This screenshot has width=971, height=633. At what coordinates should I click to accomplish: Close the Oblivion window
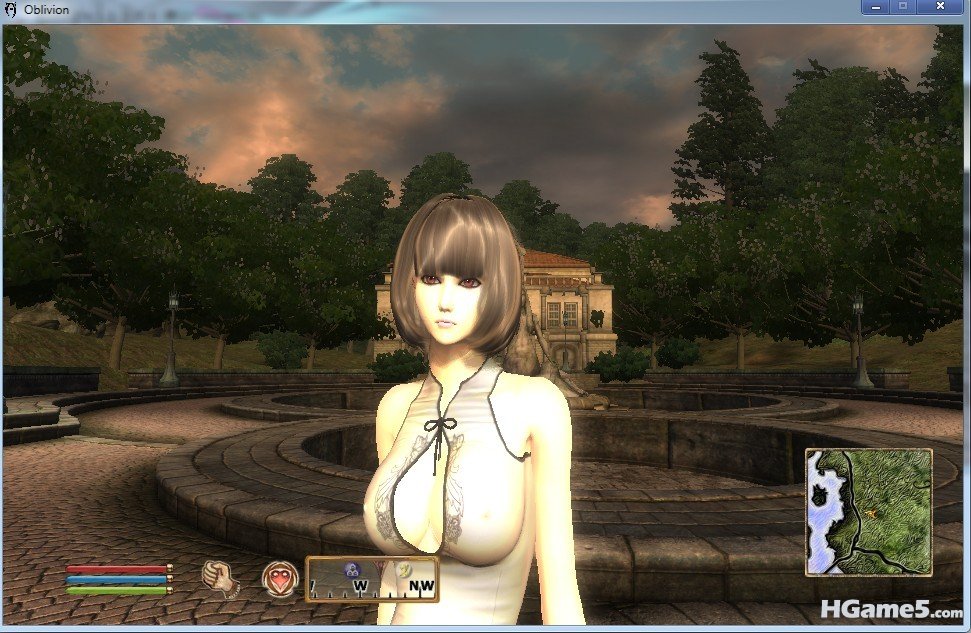click(940, 7)
